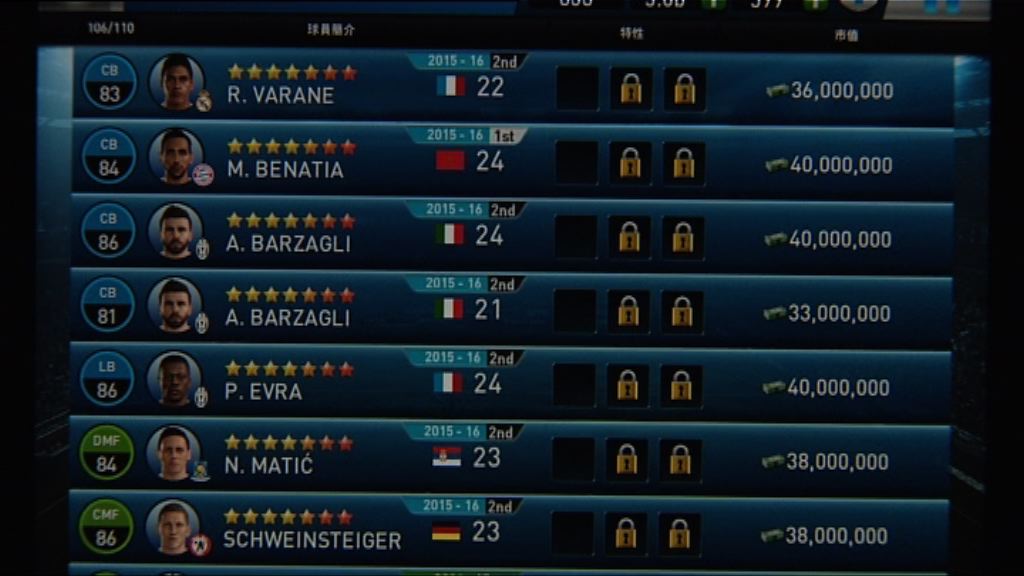Click P. Evra's player portrait

(174, 379)
